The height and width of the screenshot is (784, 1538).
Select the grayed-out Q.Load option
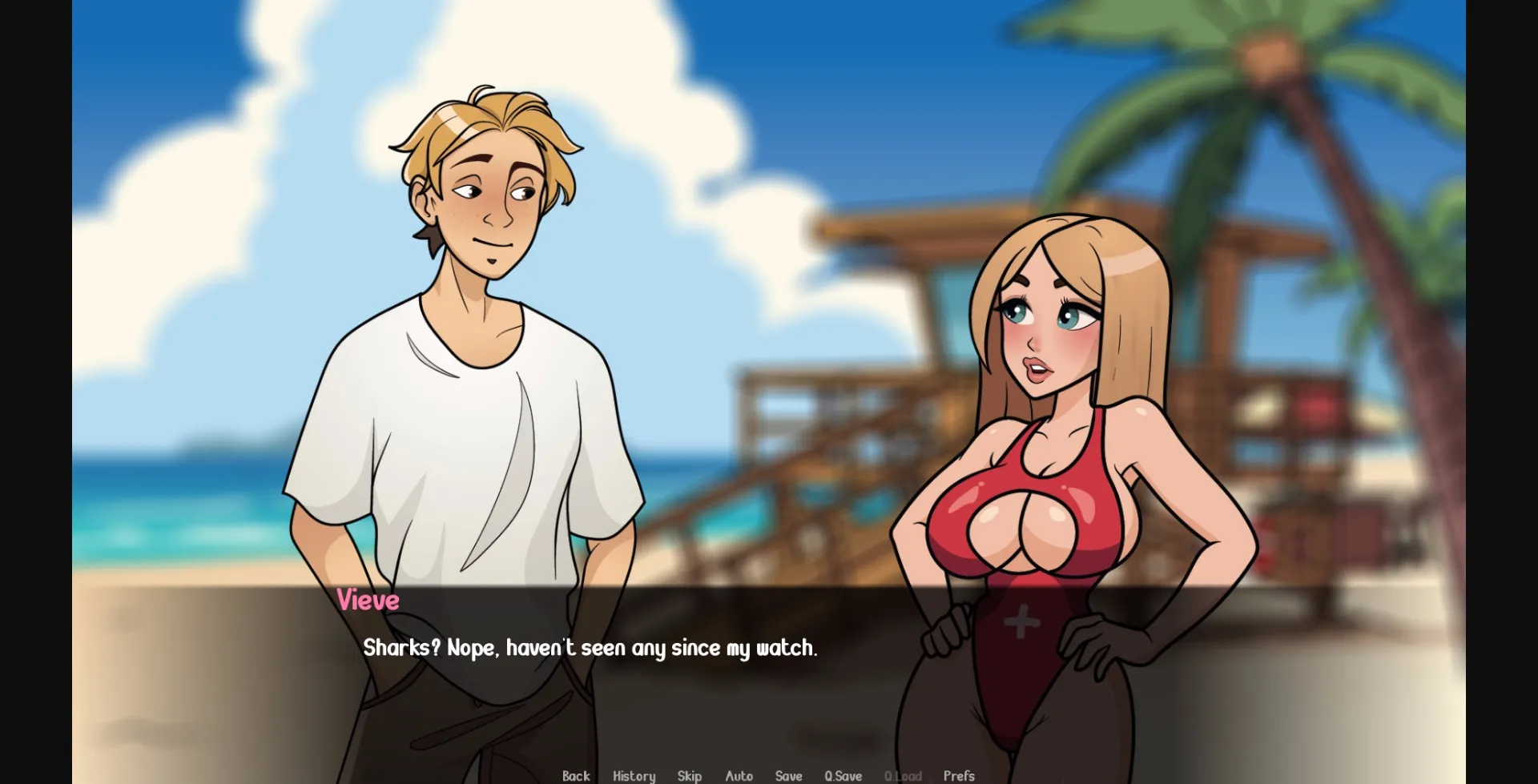(x=903, y=775)
